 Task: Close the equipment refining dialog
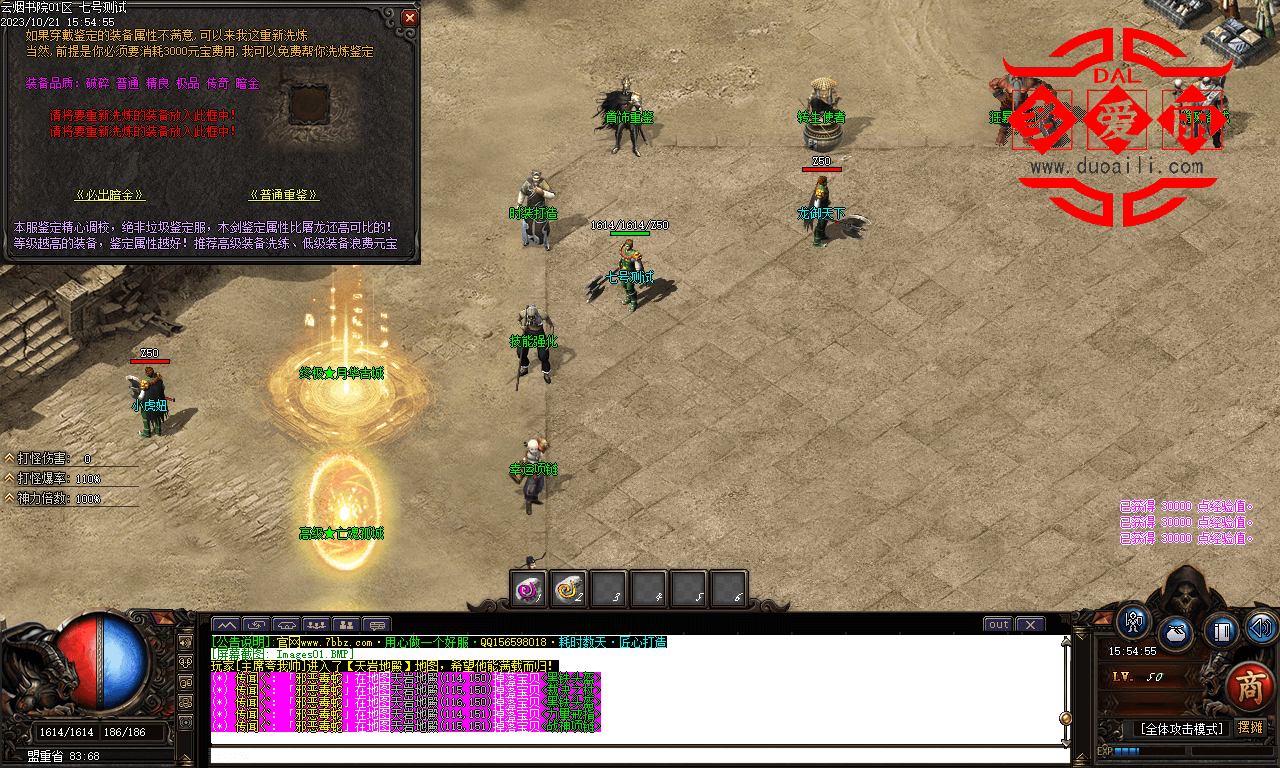tap(409, 17)
